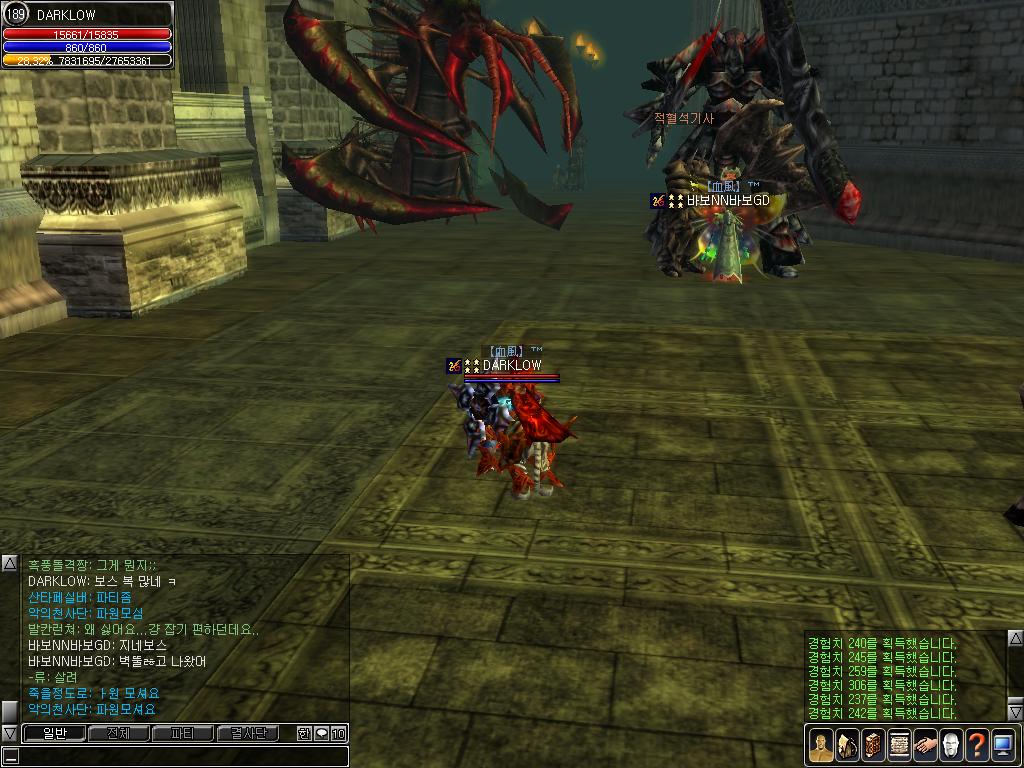Click the chat log up arrow

coord(9,564)
